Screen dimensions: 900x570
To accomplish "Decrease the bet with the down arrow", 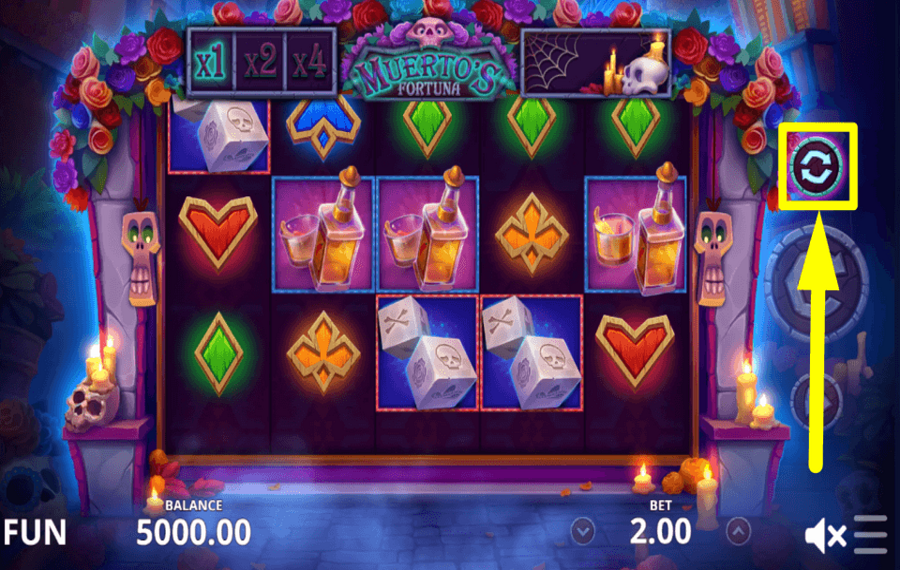I will coord(580,529).
